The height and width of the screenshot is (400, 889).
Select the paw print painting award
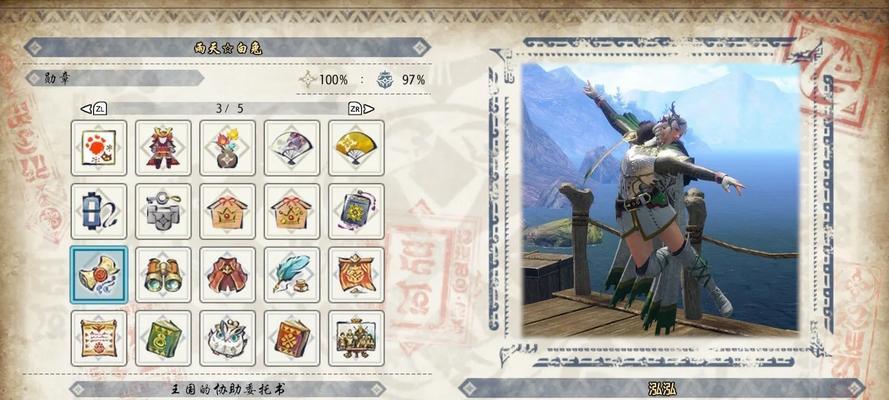[99, 148]
